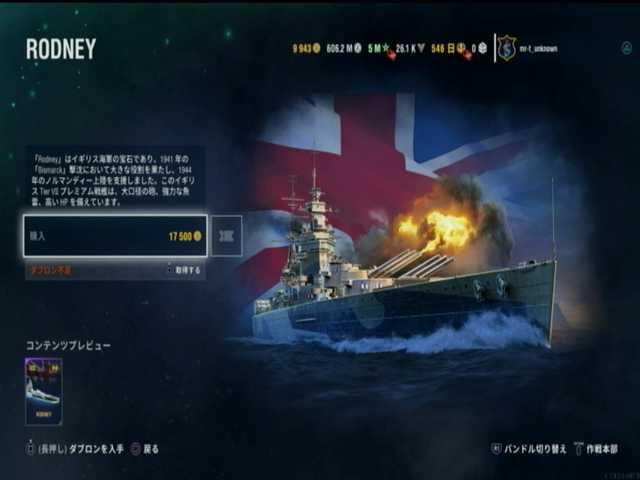
Task: Click the square button beside the purchase button
Action: (226, 237)
